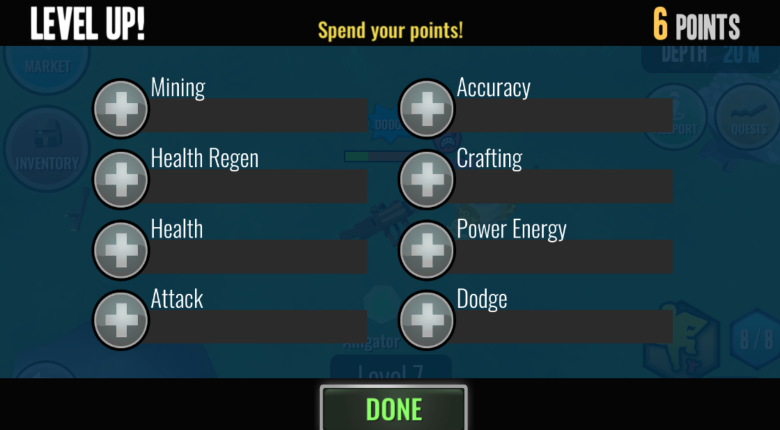Increase the Health Regen stat
Screen dimensions: 780x430
point(121,179)
